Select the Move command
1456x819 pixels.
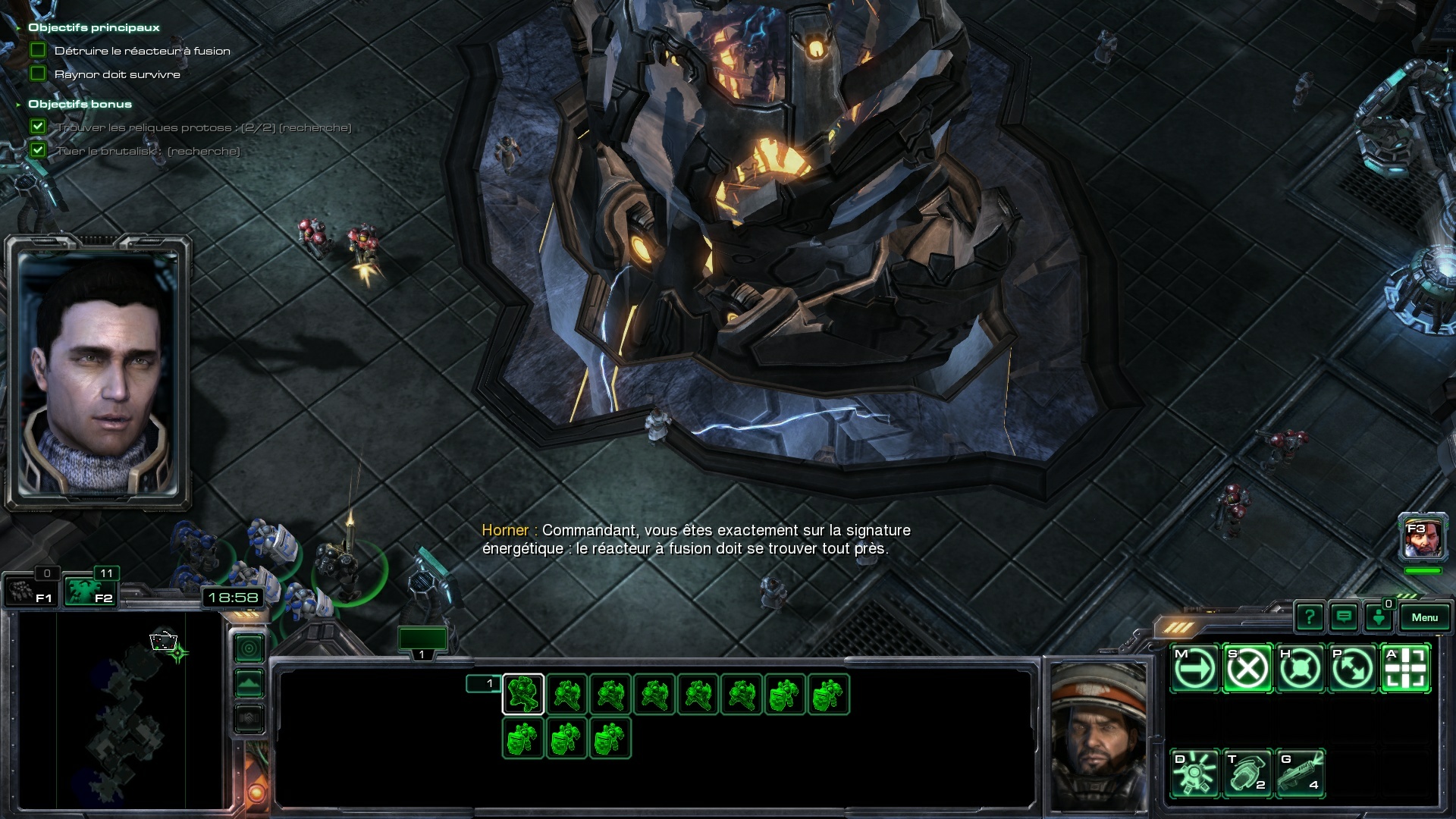click(x=1195, y=669)
